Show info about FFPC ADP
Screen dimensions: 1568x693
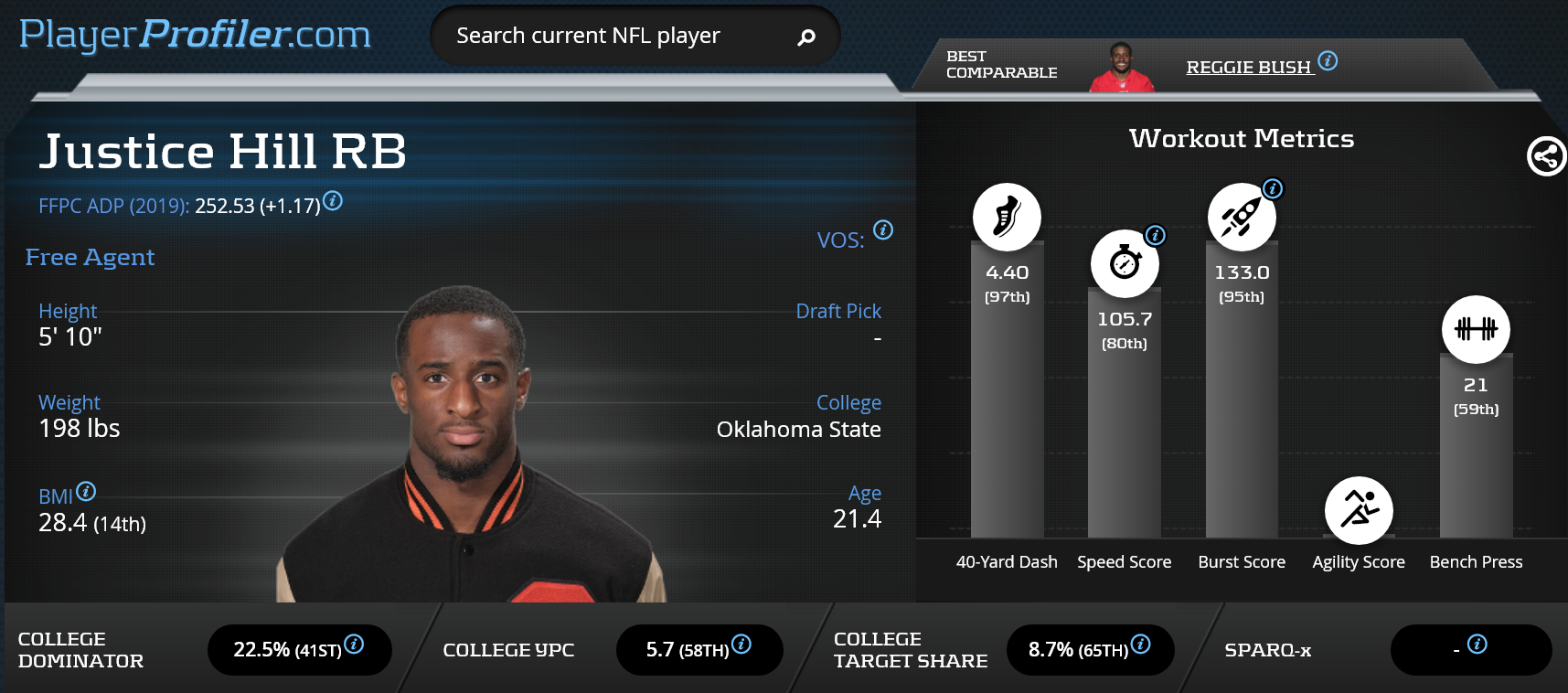pos(333,200)
